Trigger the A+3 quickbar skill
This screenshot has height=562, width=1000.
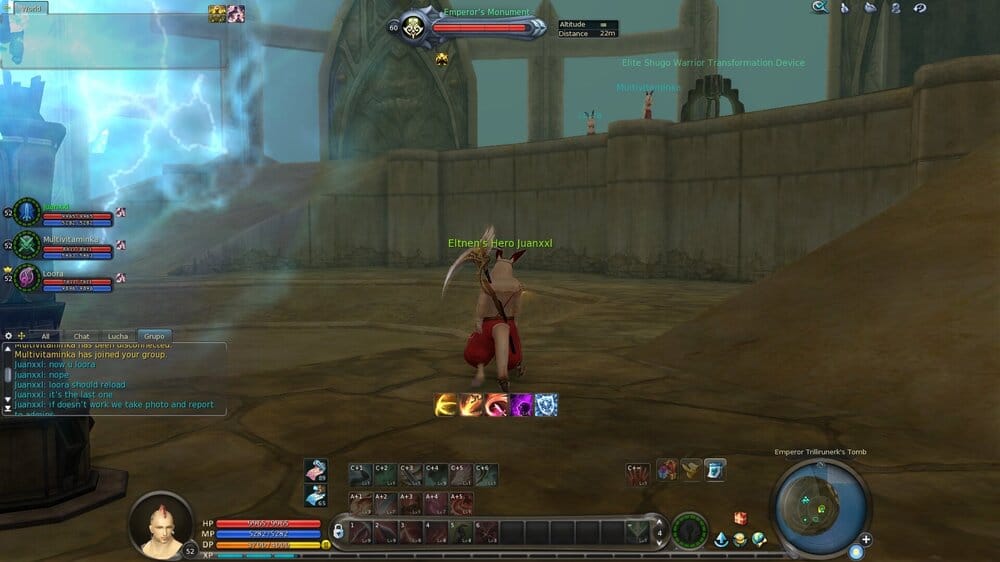410,502
